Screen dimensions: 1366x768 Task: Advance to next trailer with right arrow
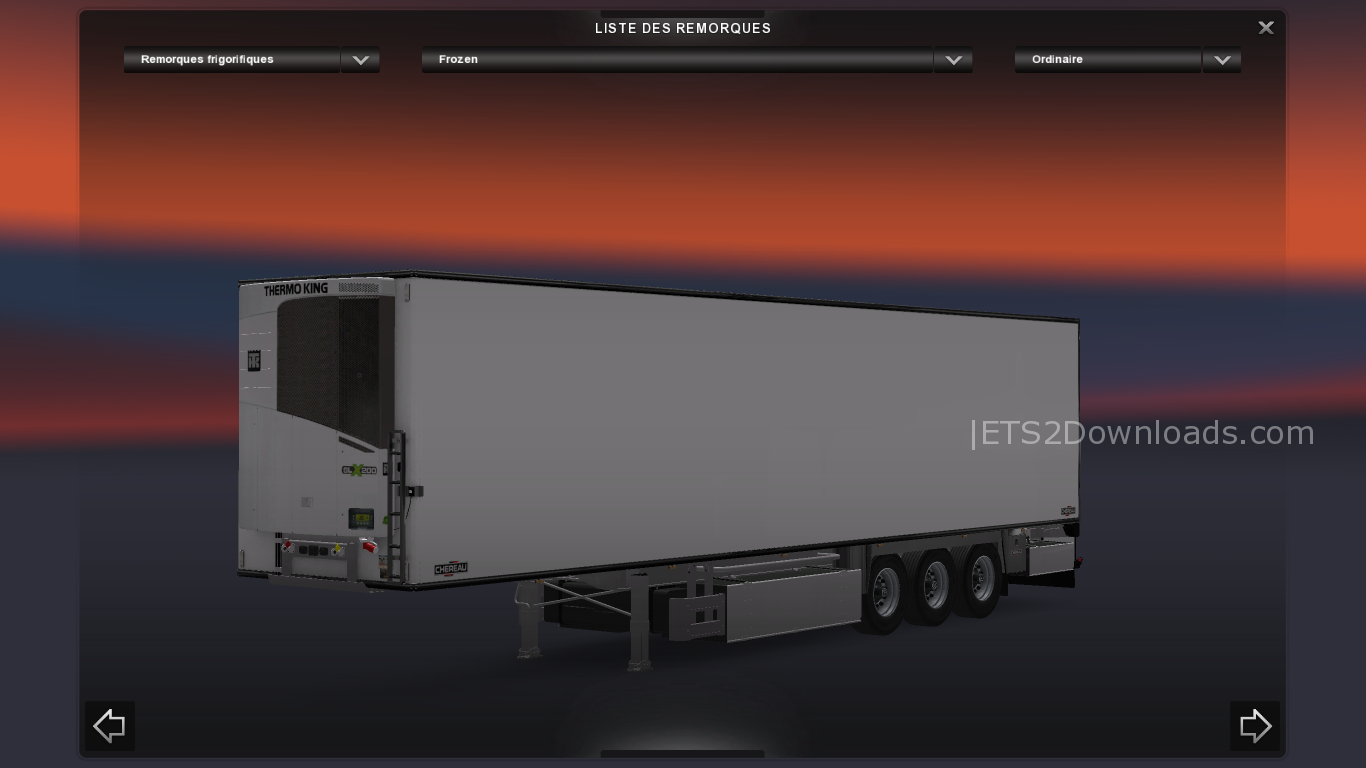[x=1255, y=726]
